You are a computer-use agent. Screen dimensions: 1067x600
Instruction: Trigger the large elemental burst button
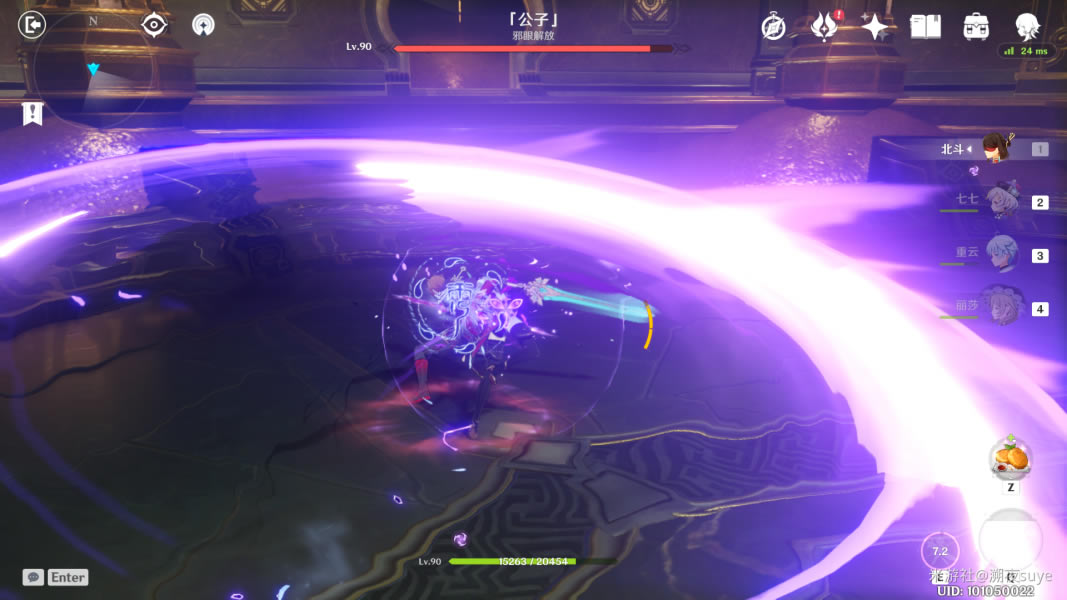click(1010, 541)
